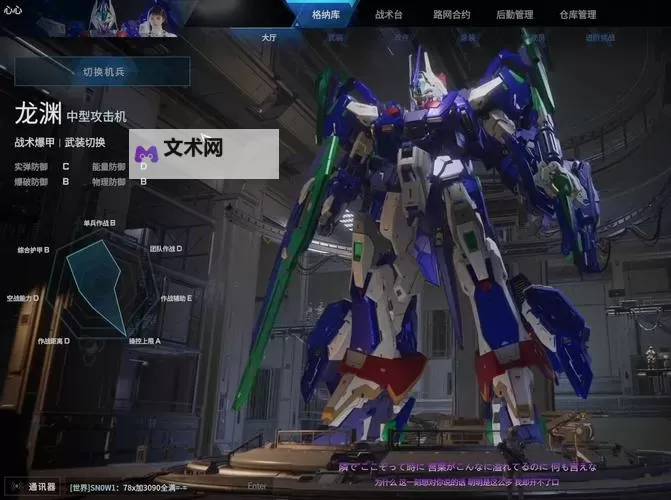The height and width of the screenshot is (500, 671).
Task: Click the 切换机兵 switch mech button
Action: pyautogui.click(x=102, y=71)
